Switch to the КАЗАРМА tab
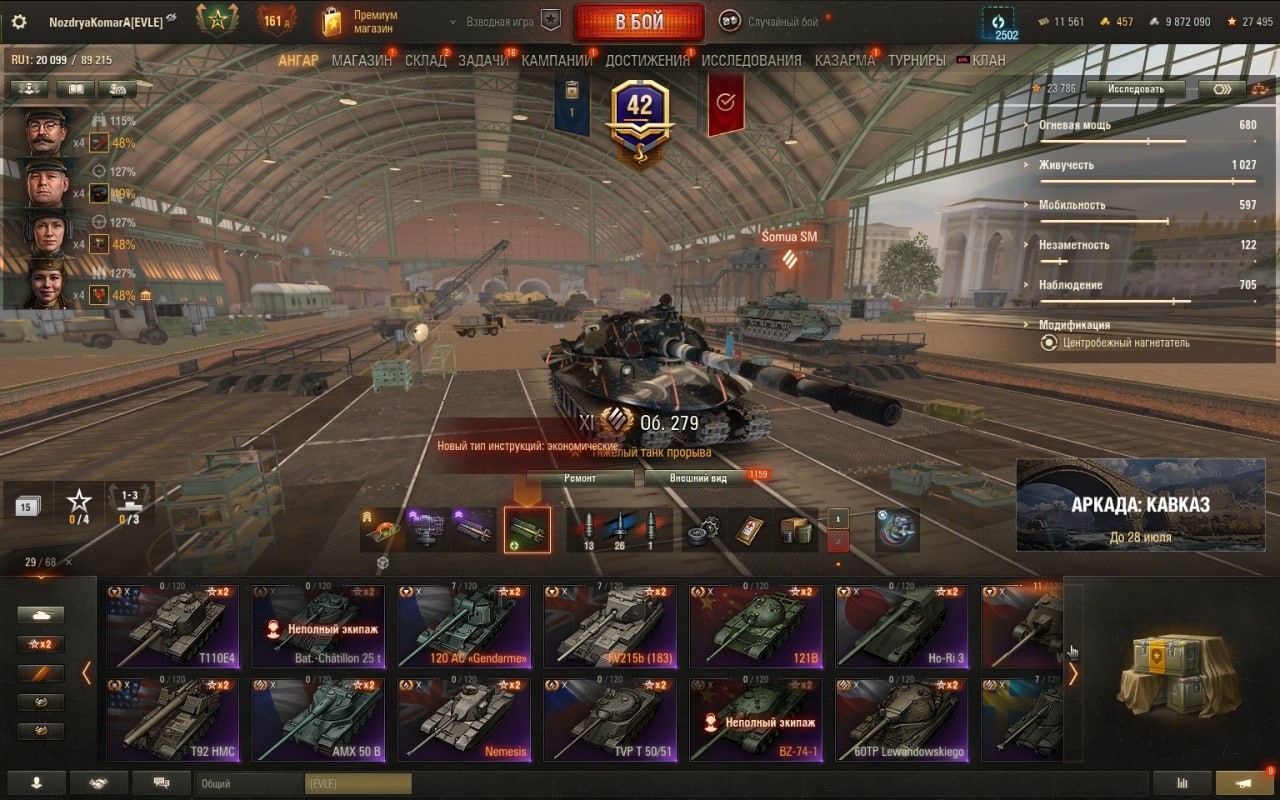This screenshot has height=800, width=1280. (x=844, y=60)
